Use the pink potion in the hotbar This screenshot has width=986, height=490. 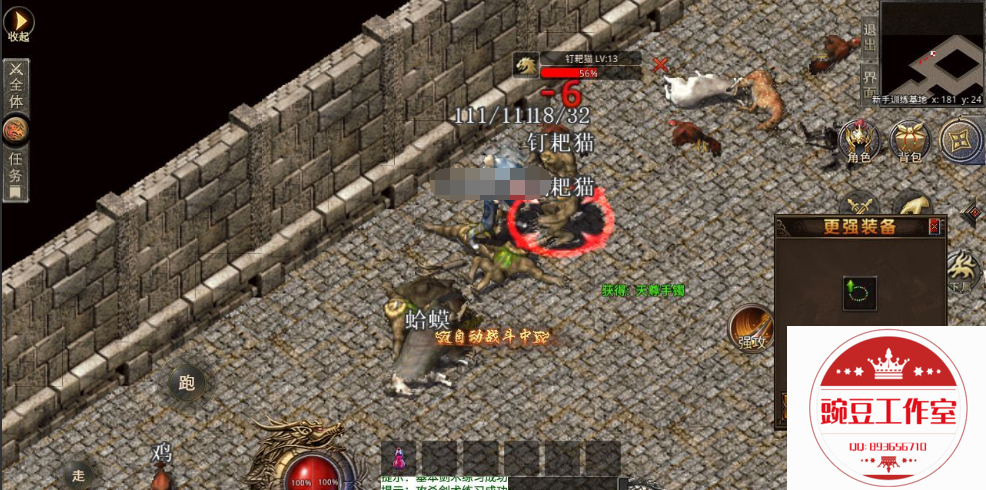click(x=400, y=458)
